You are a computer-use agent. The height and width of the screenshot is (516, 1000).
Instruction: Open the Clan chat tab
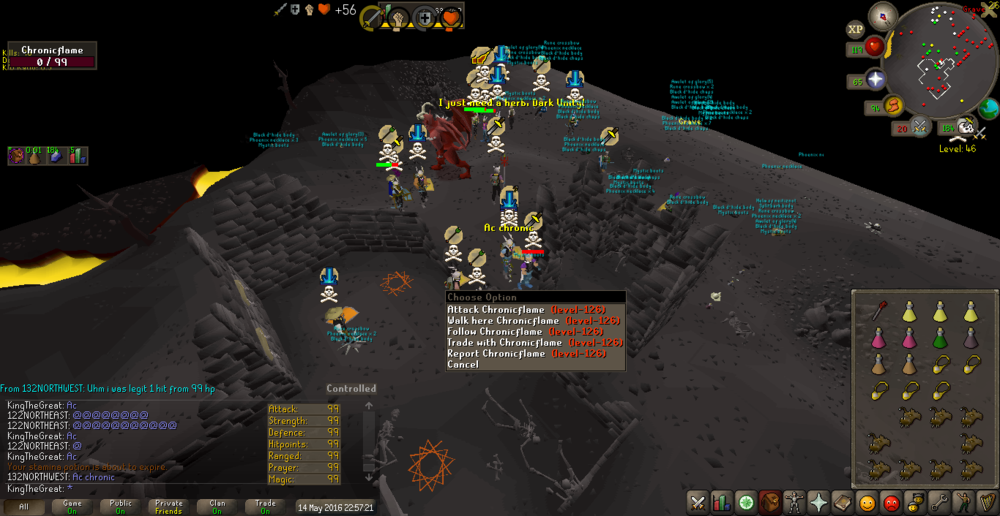[217, 507]
